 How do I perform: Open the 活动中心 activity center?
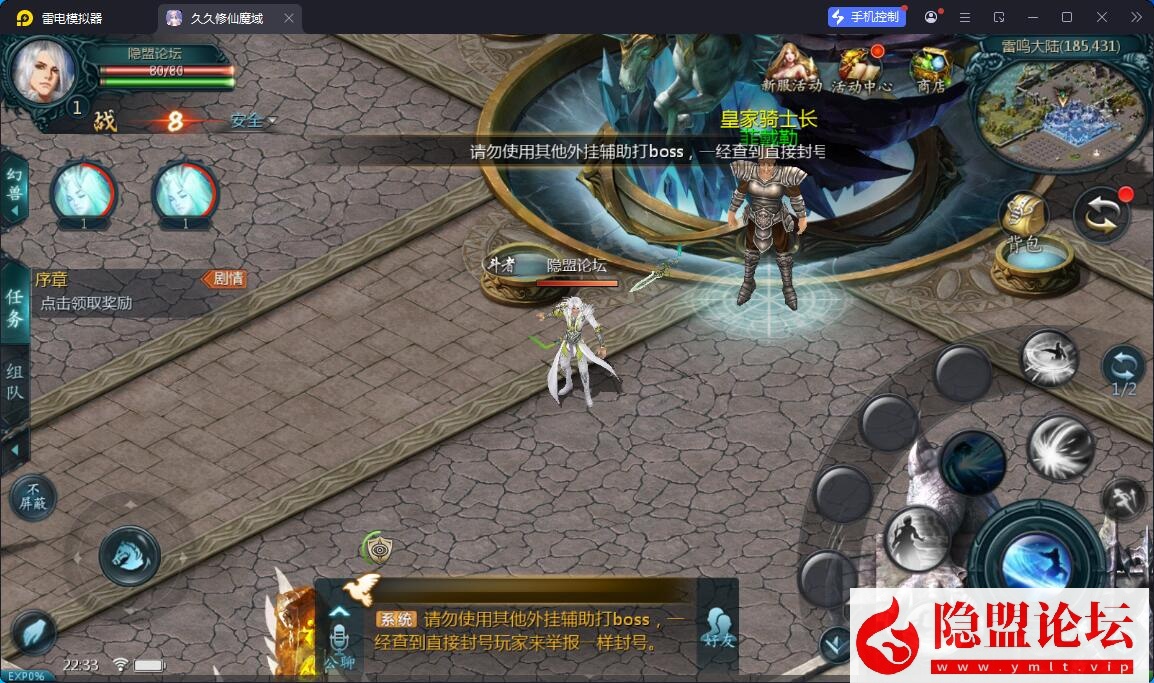[x=862, y=70]
